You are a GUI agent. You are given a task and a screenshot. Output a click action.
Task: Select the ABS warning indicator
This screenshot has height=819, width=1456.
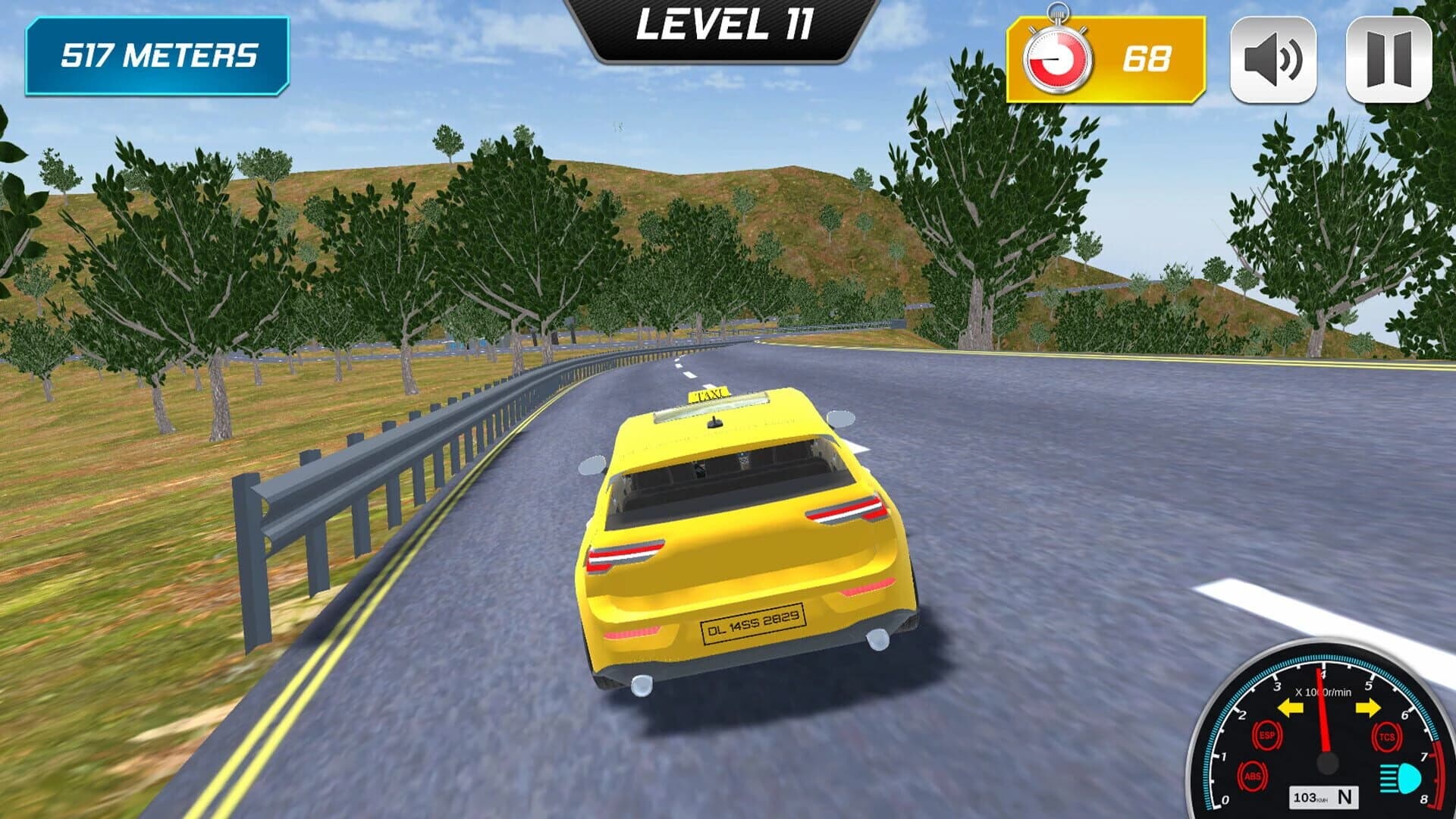[1252, 775]
